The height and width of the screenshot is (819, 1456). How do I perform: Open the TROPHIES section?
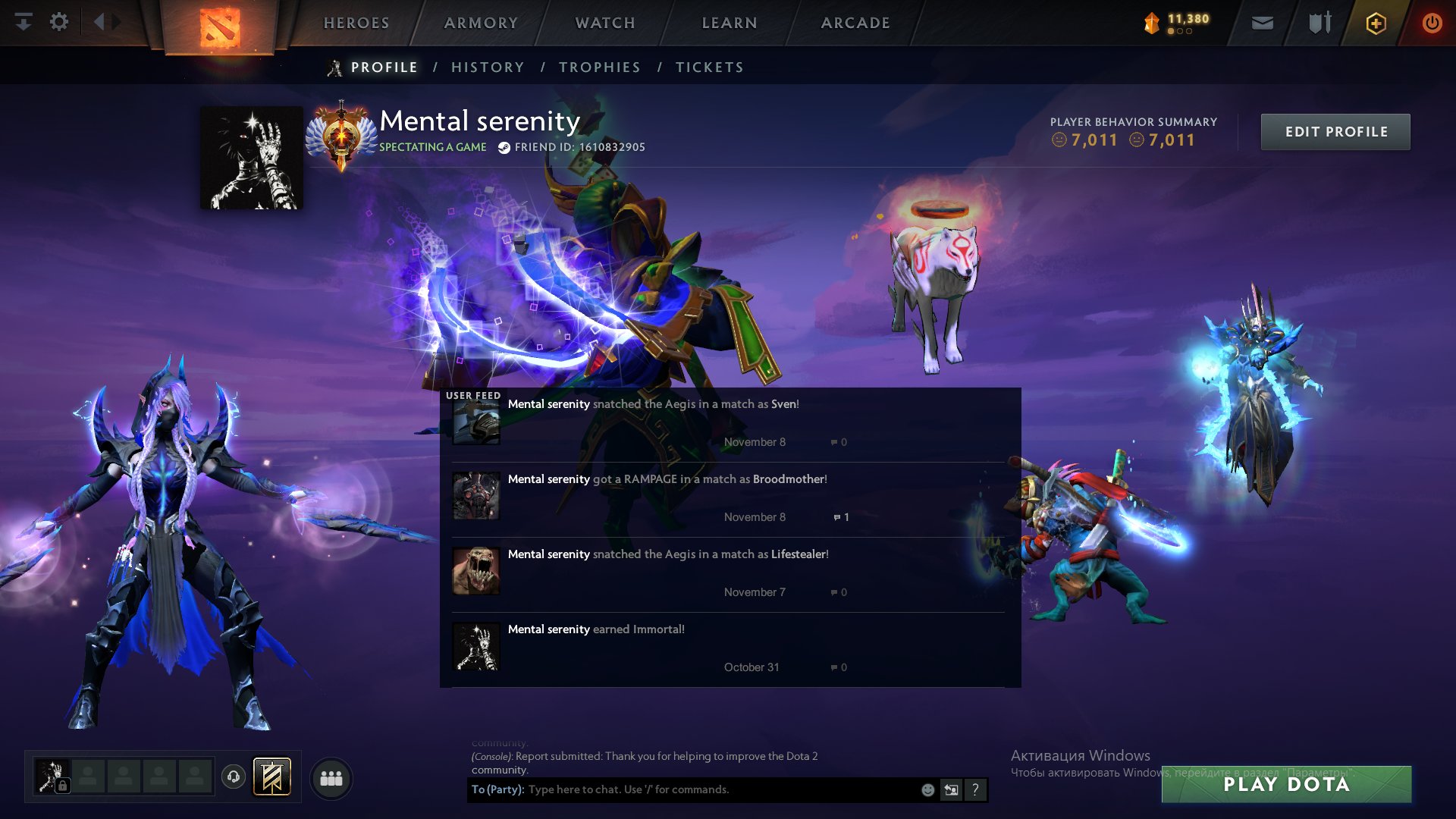pos(600,67)
